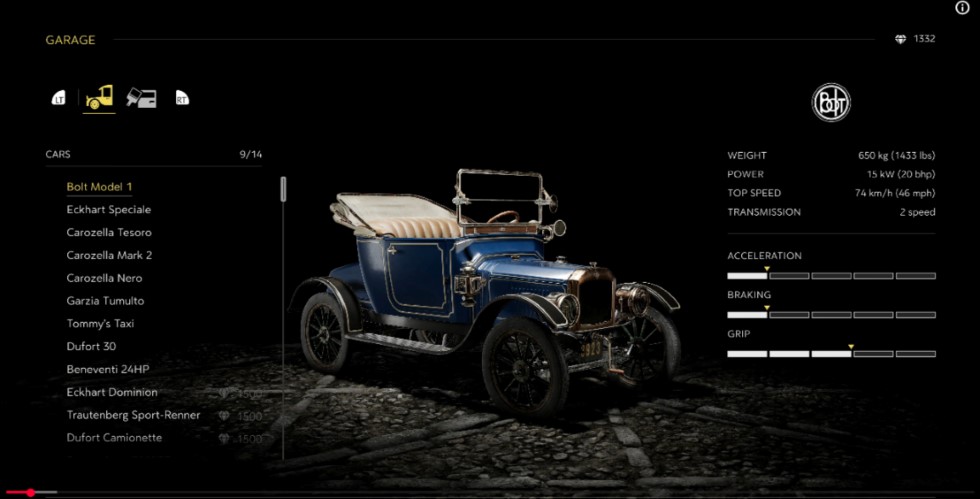This screenshot has height=499, width=980.
Task: Choose the Eckhart Speciale car
Action: pos(108,210)
